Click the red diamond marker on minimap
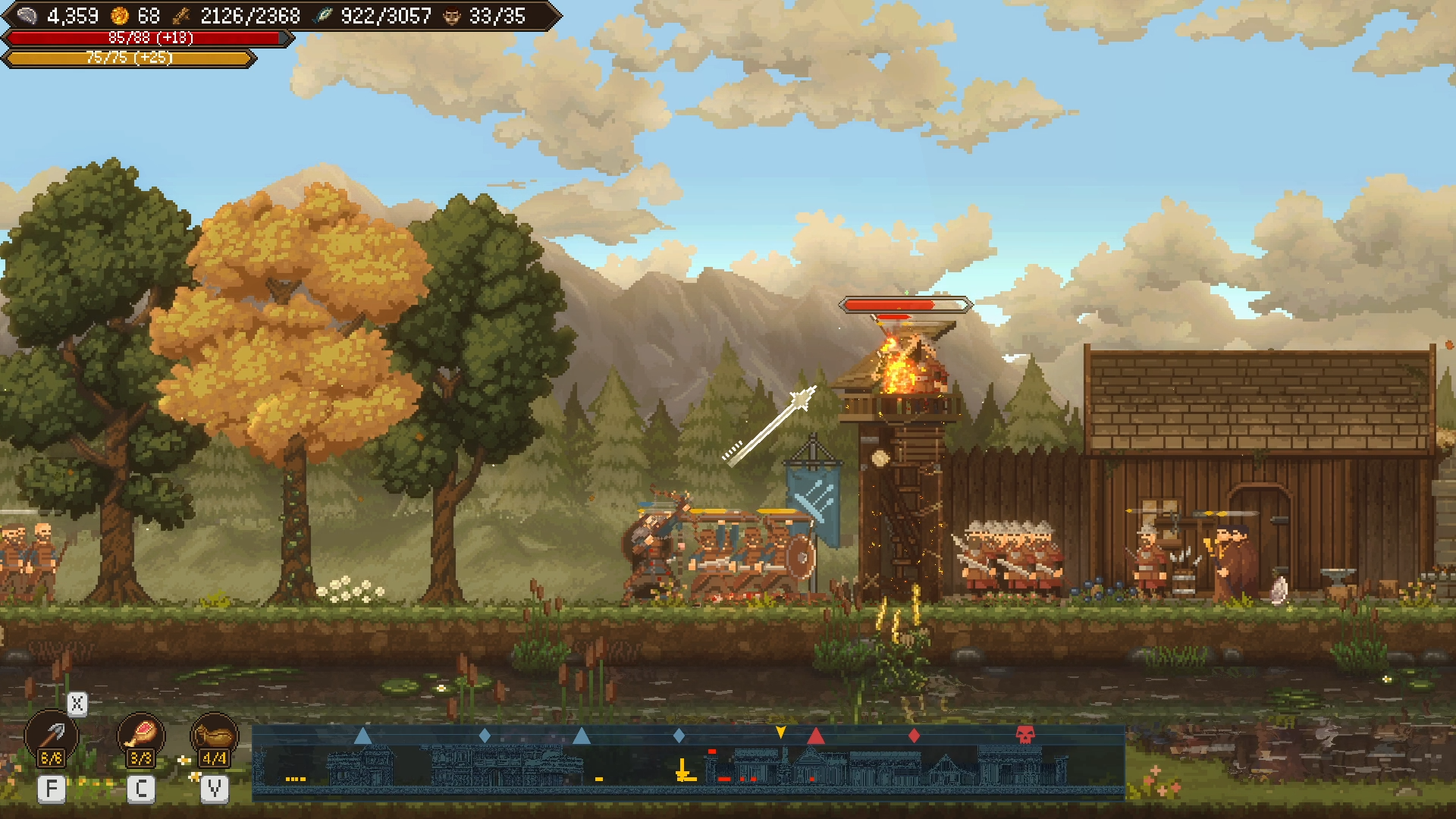Viewport: 1456px width, 819px height. click(914, 735)
